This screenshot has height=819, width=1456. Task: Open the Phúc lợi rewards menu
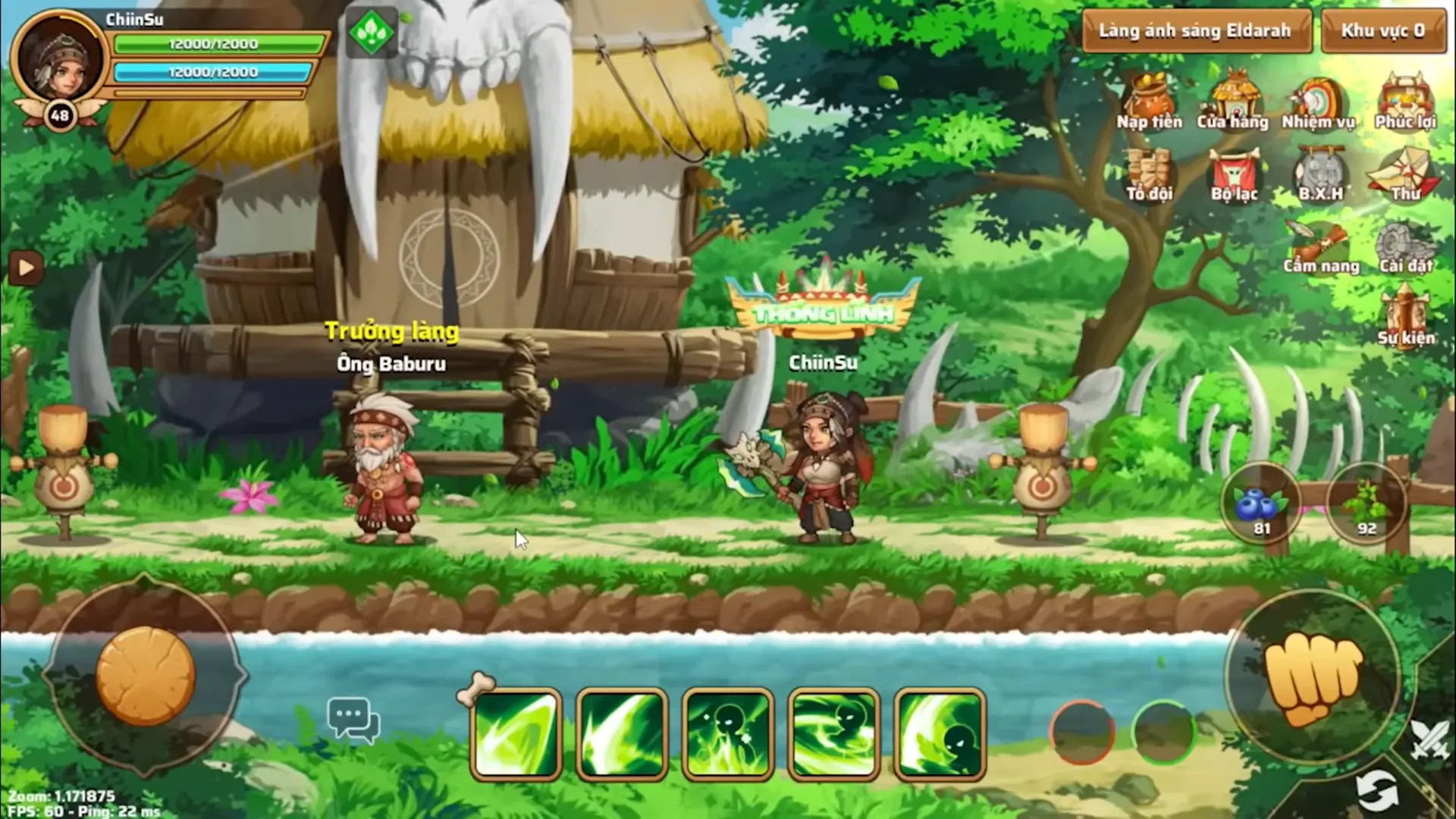point(1405,102)
